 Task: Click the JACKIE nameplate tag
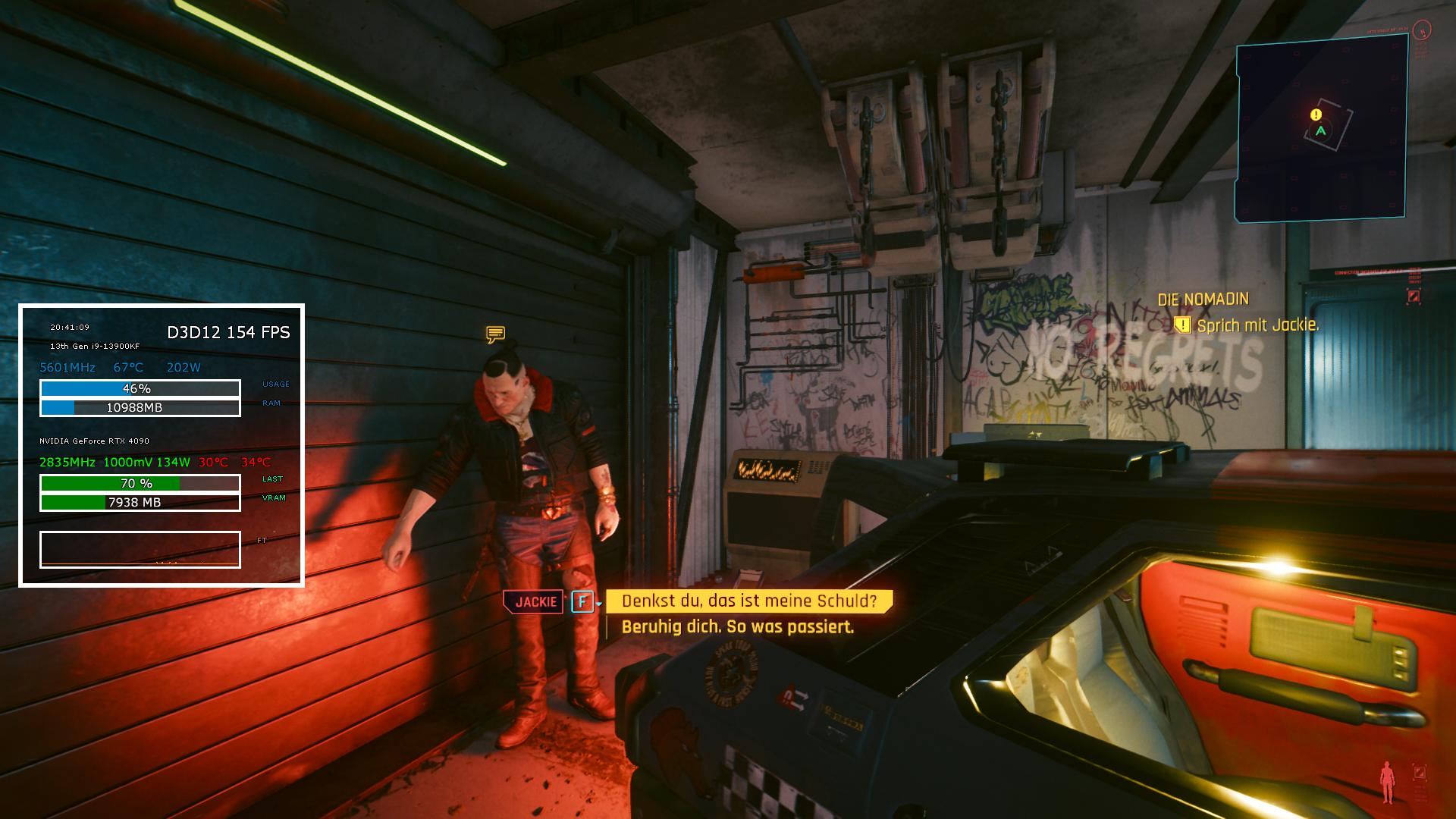[x=533, y=601]
